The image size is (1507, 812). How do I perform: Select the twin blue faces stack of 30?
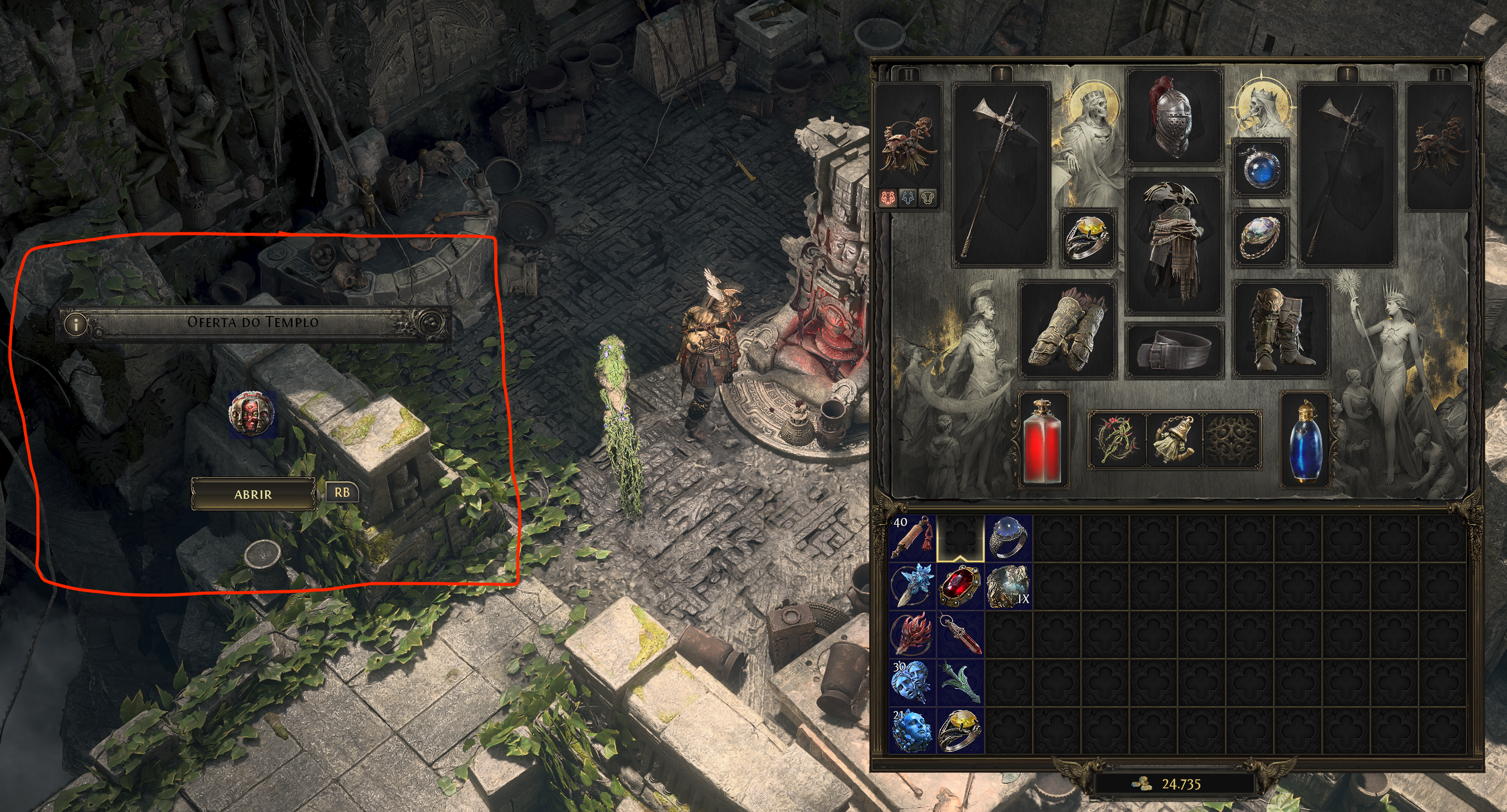coord(912,682)
